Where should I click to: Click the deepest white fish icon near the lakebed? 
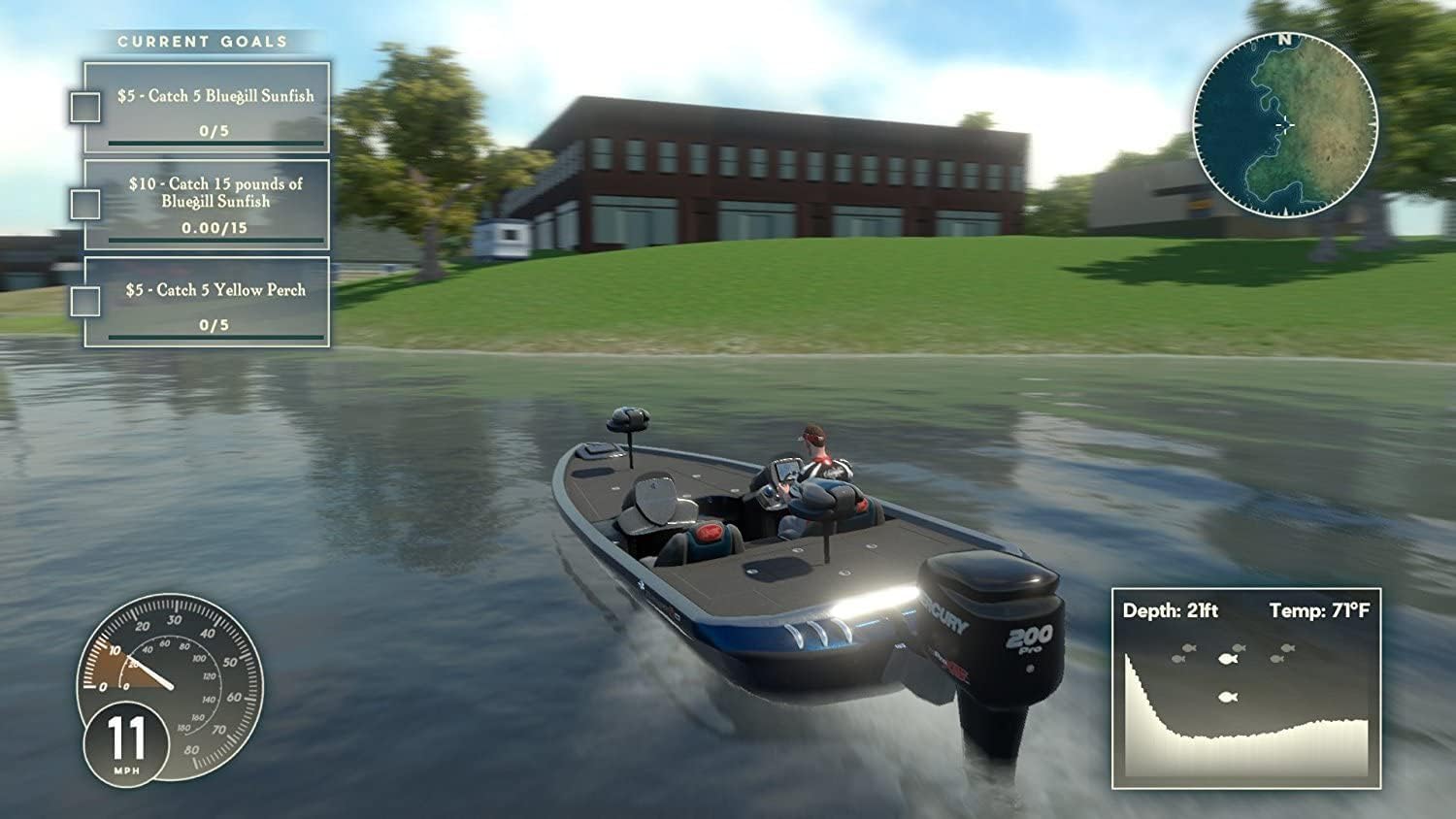click(1229, 696)
